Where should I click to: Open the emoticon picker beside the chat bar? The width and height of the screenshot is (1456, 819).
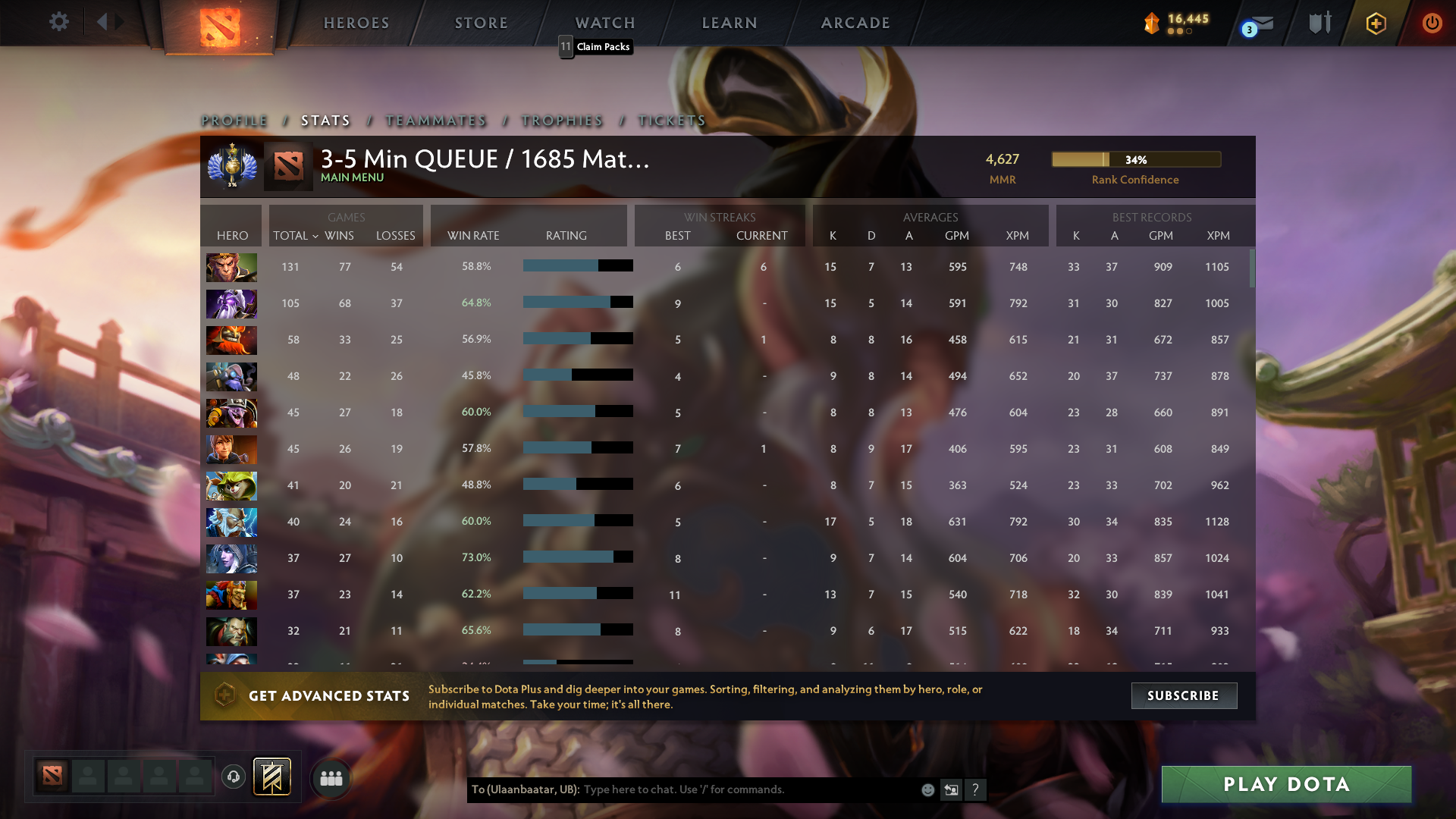pos(927,789)
